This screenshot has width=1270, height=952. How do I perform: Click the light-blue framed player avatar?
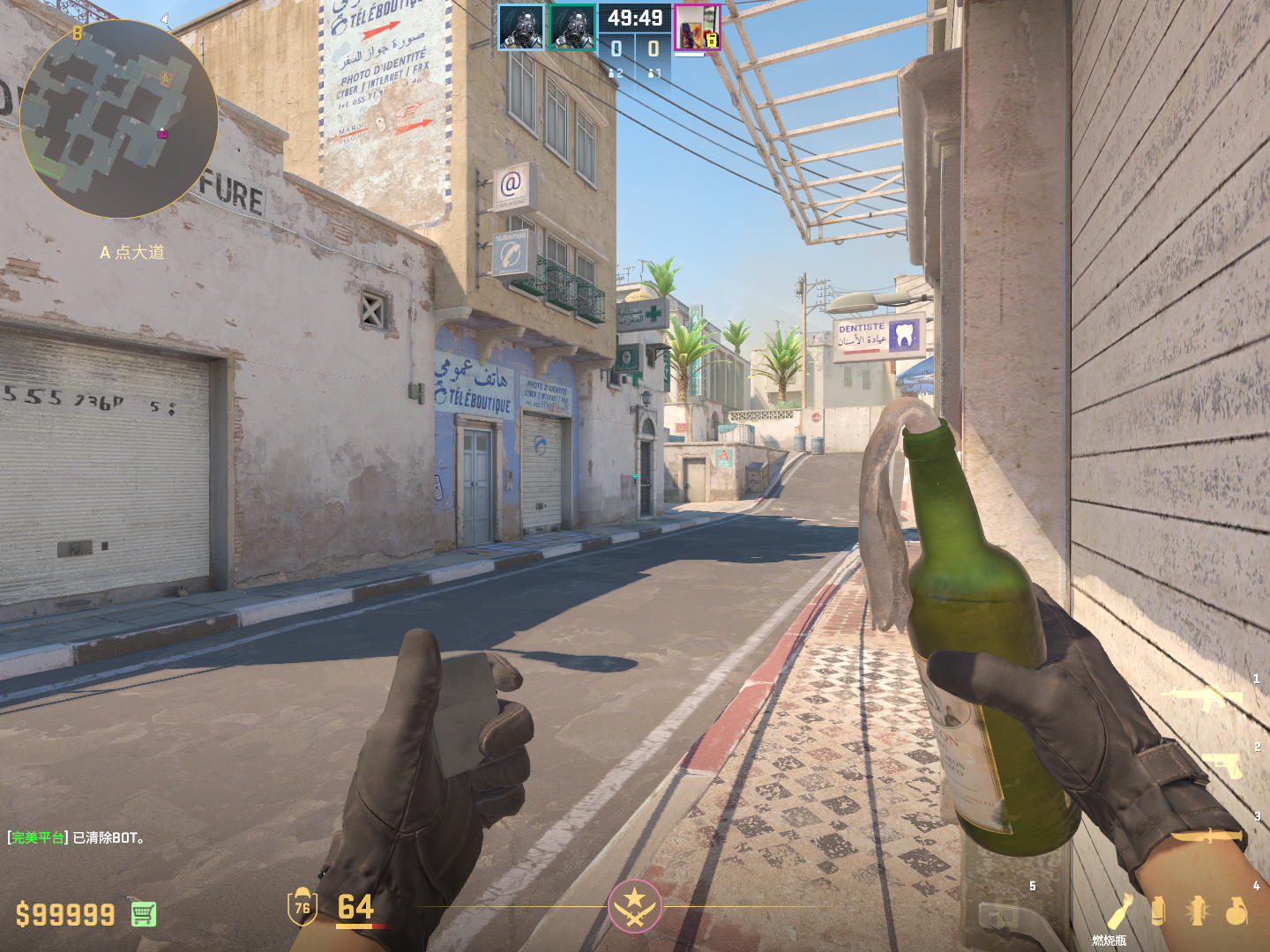click(x=520, y=27)
